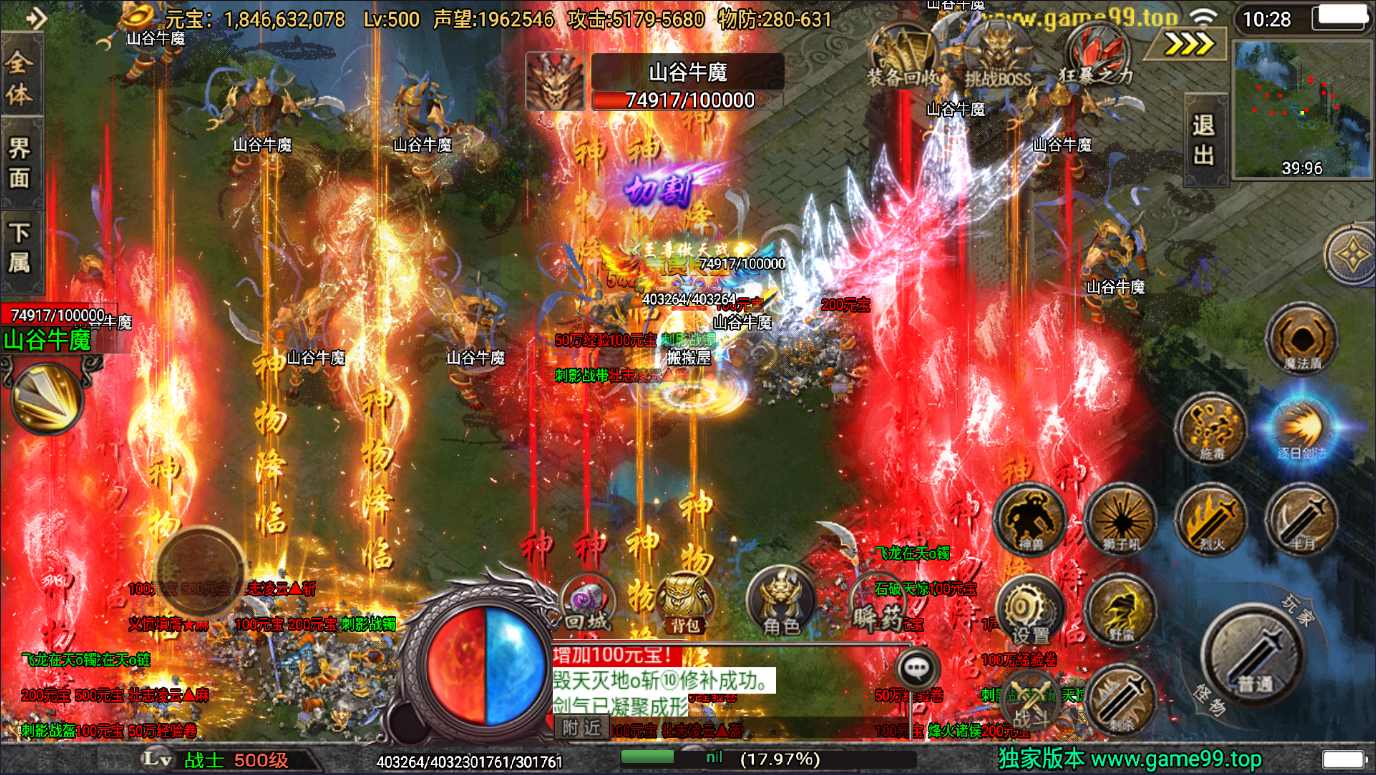1376x775 pixels.
Task: Summon with the 神兽 skill
Action: click(1029, 518)
